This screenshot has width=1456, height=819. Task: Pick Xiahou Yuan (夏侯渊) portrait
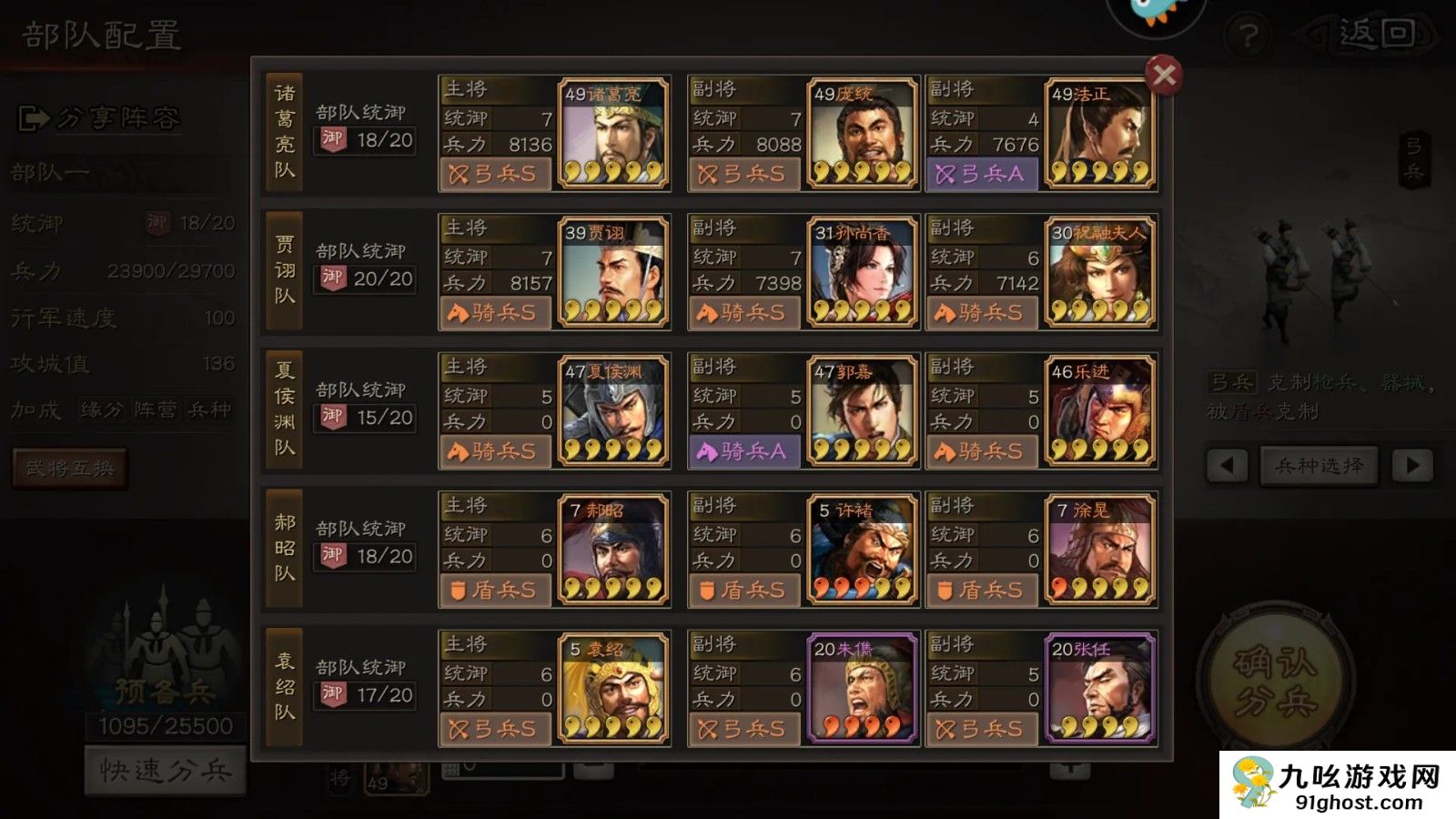(x=612, y=410)
